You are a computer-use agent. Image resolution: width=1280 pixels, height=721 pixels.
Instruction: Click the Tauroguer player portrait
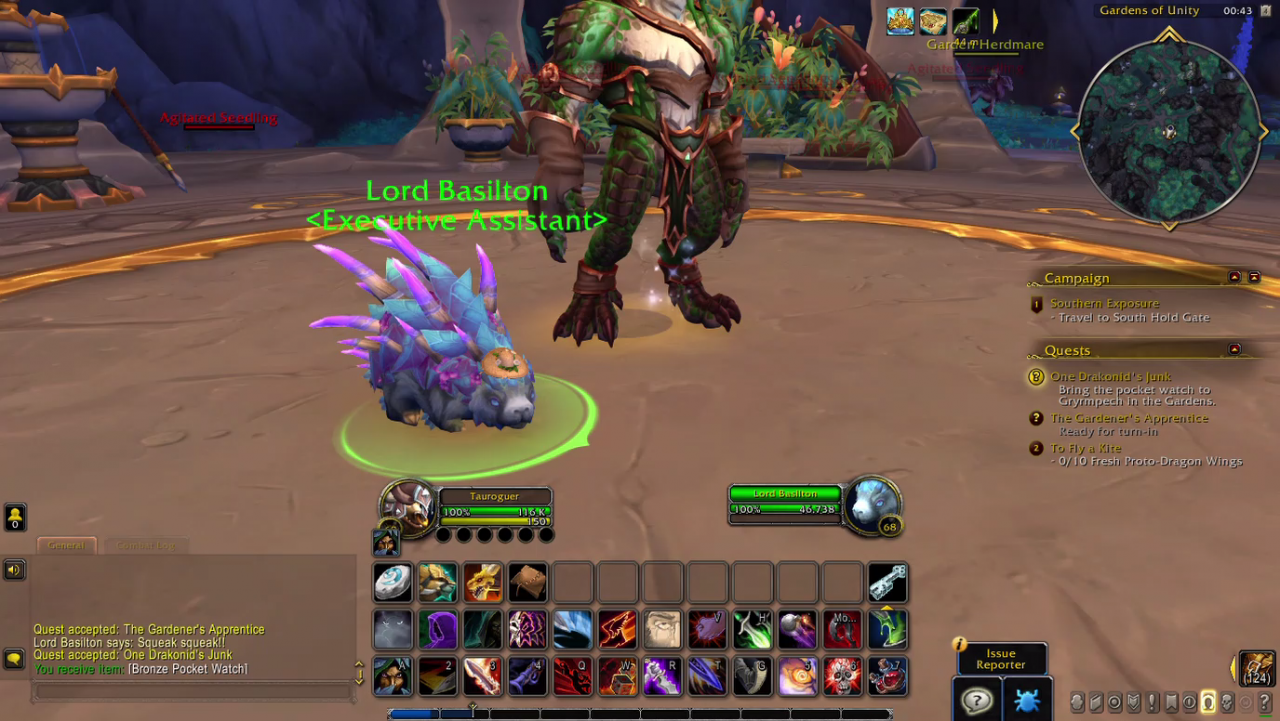[x=408, y=506]
